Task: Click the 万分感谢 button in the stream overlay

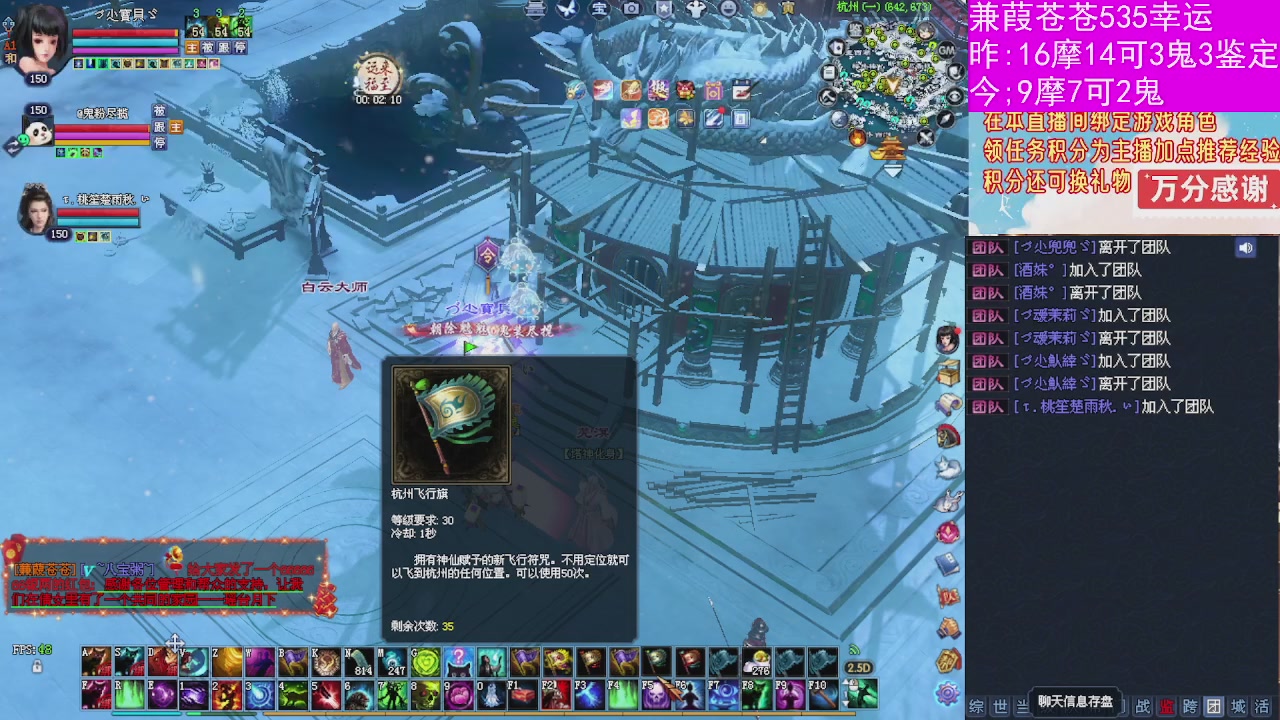Action: tap(1207, 188)
